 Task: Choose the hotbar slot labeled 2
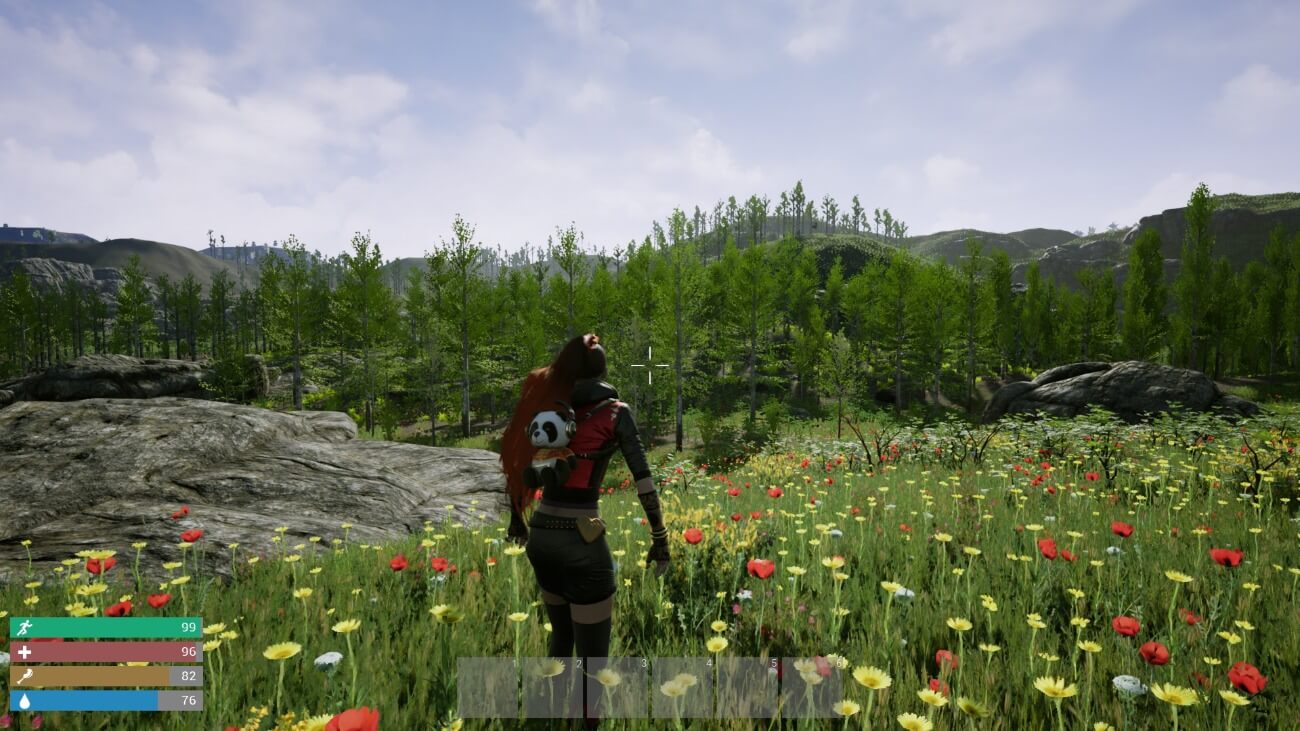(x=552, y=687)
